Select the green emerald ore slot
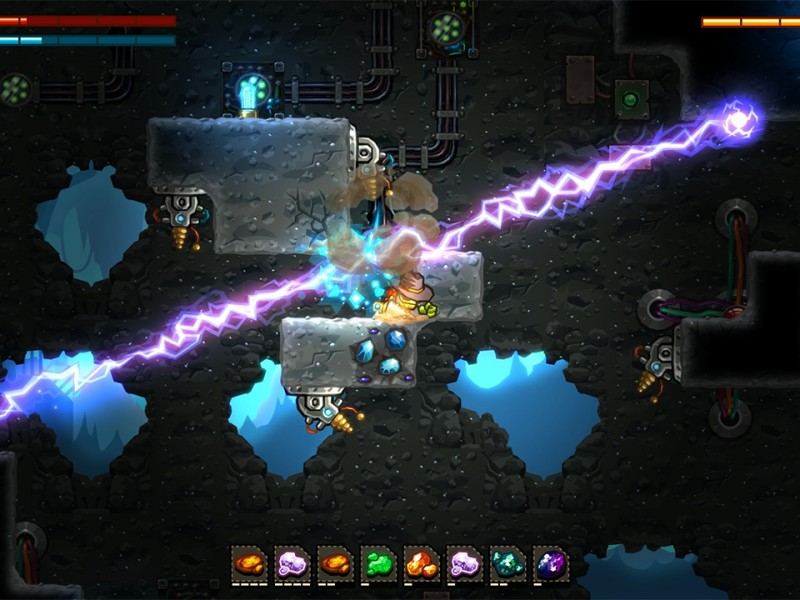The height and width of the screenshot is (600, 800). coord(378,564)
